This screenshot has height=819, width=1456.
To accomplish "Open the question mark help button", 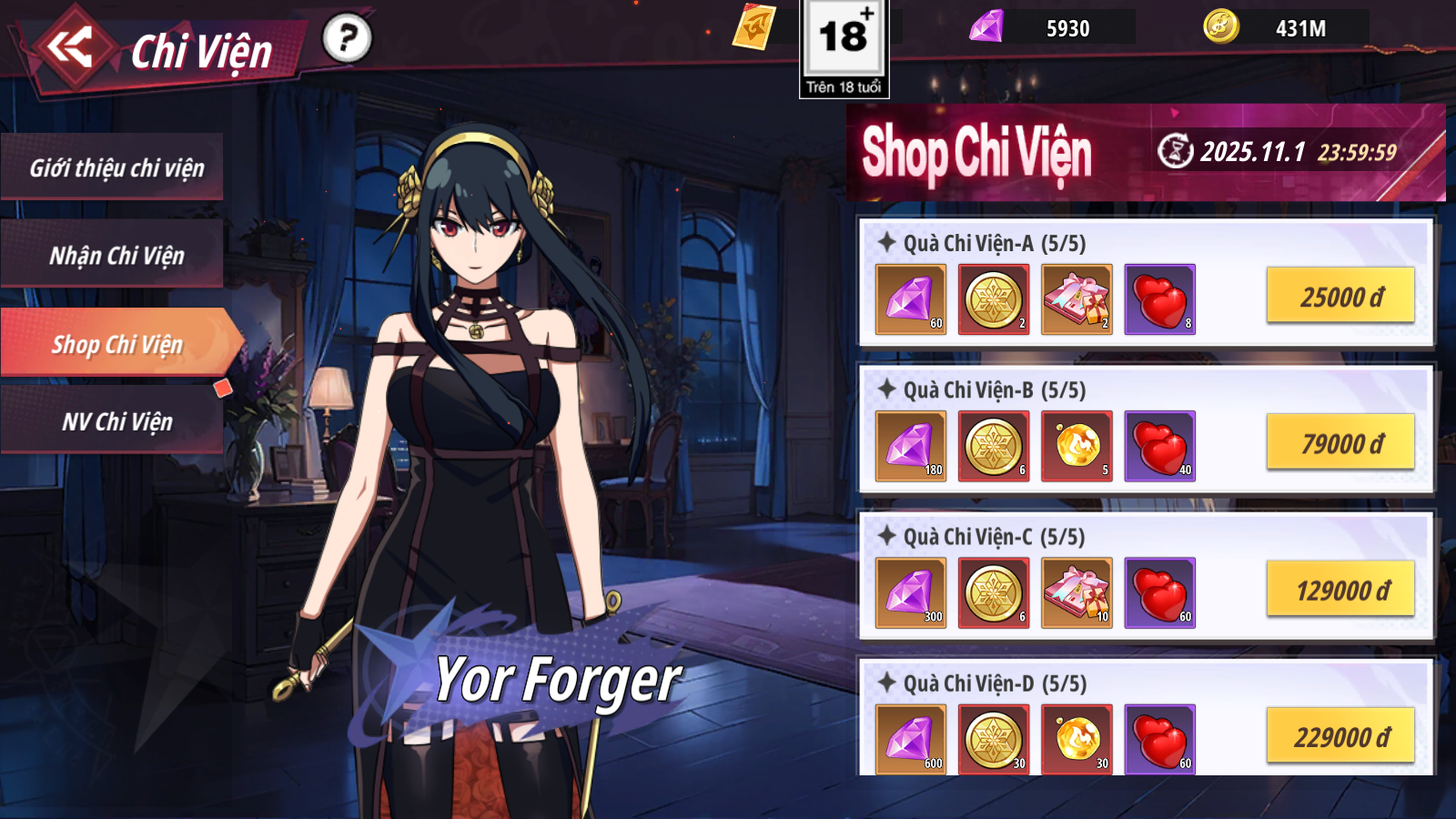I will pos(347,38).
